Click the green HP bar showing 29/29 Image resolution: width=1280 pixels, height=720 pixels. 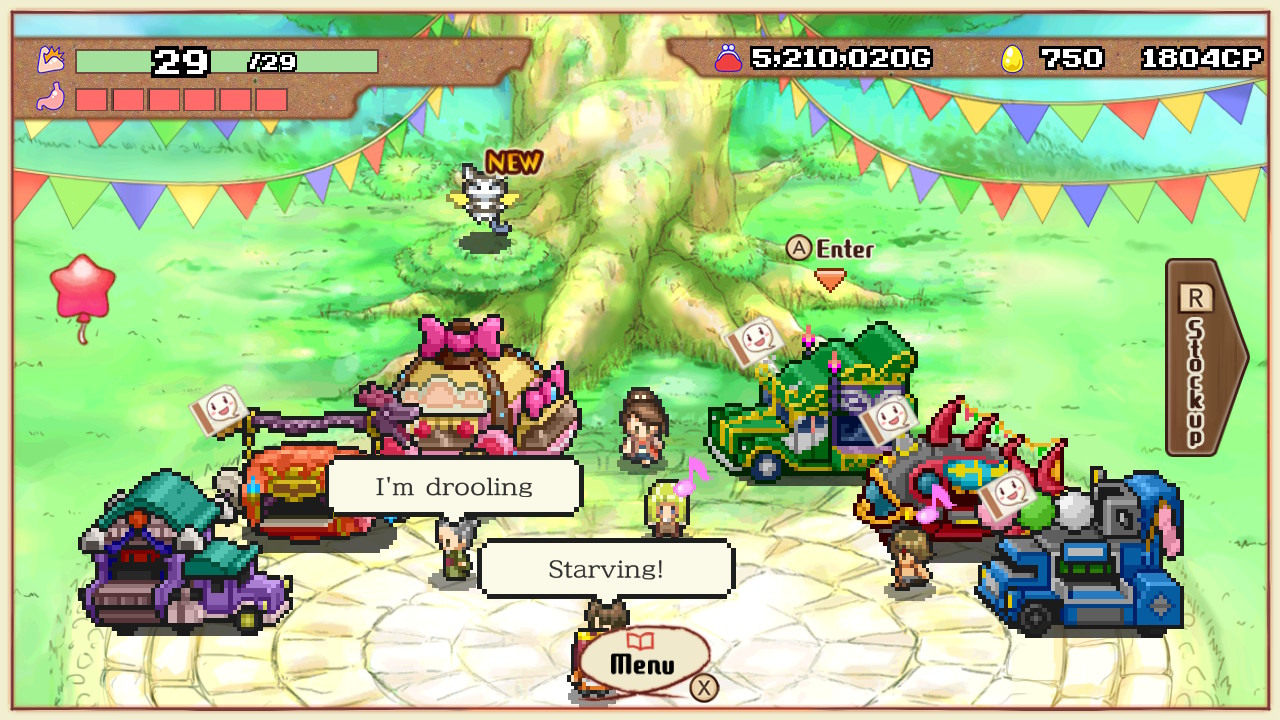point(230,62)
